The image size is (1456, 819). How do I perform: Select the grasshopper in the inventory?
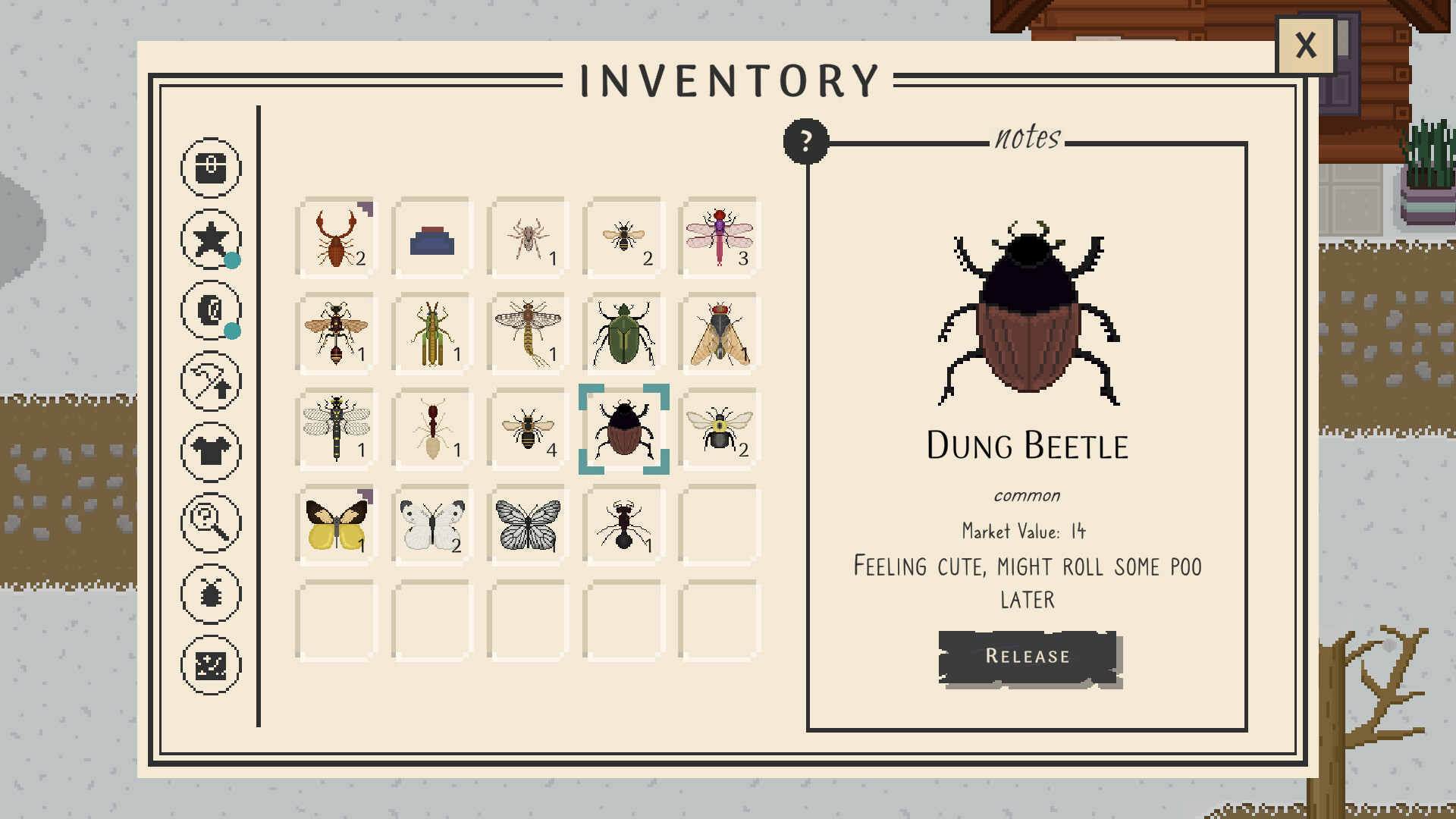430,334
